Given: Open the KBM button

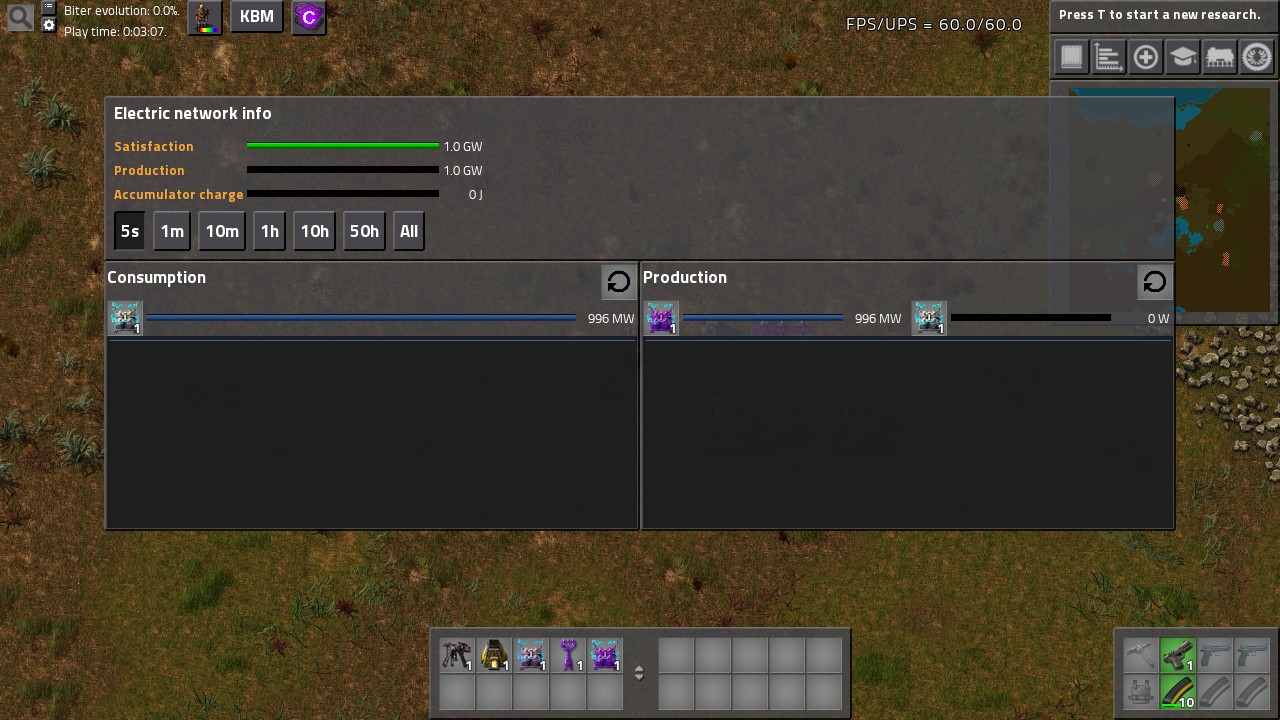Looking at the screenshot, I should pos(257,17).
